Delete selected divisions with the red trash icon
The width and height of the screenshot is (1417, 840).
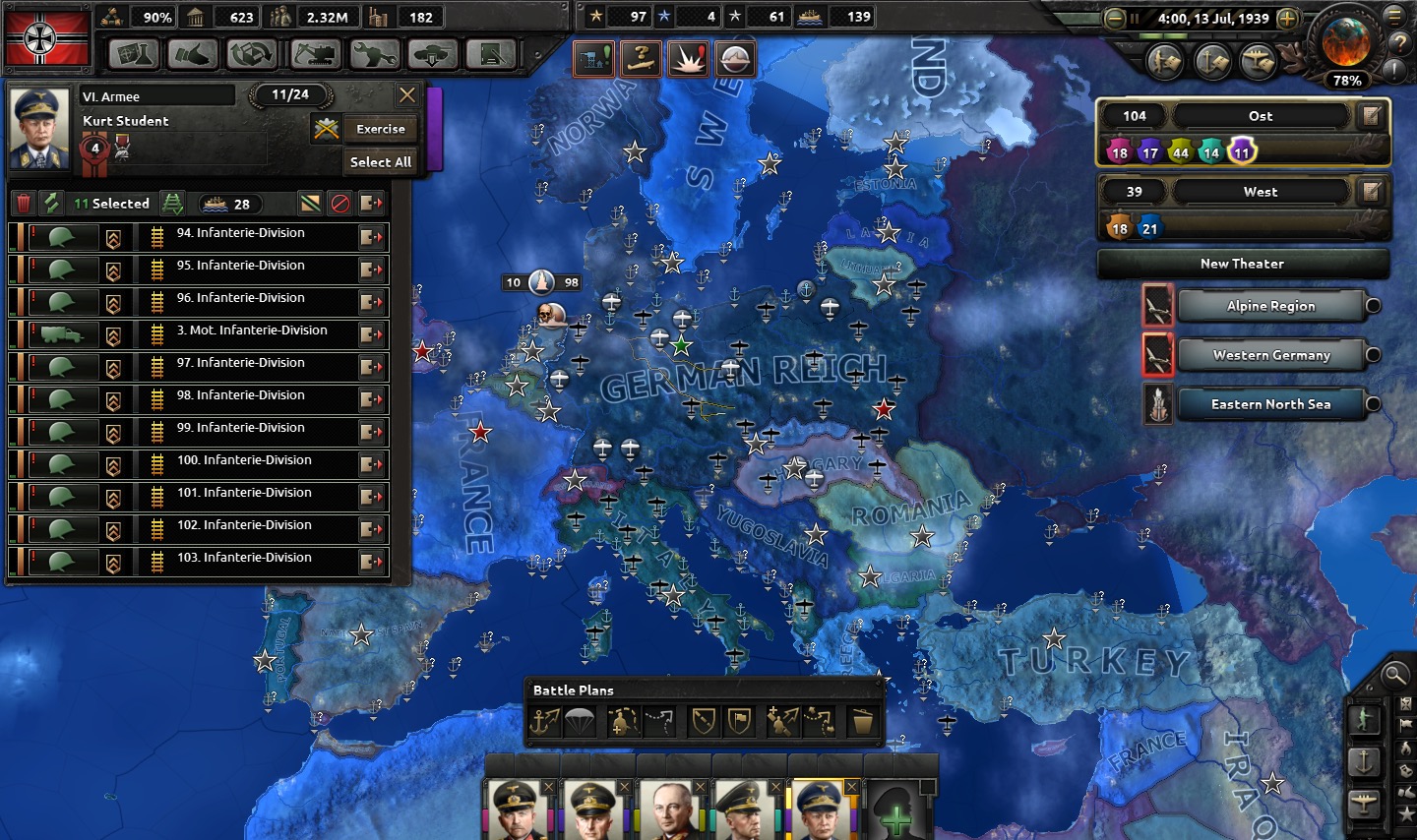pyautogui.click(x=24, y=204)
